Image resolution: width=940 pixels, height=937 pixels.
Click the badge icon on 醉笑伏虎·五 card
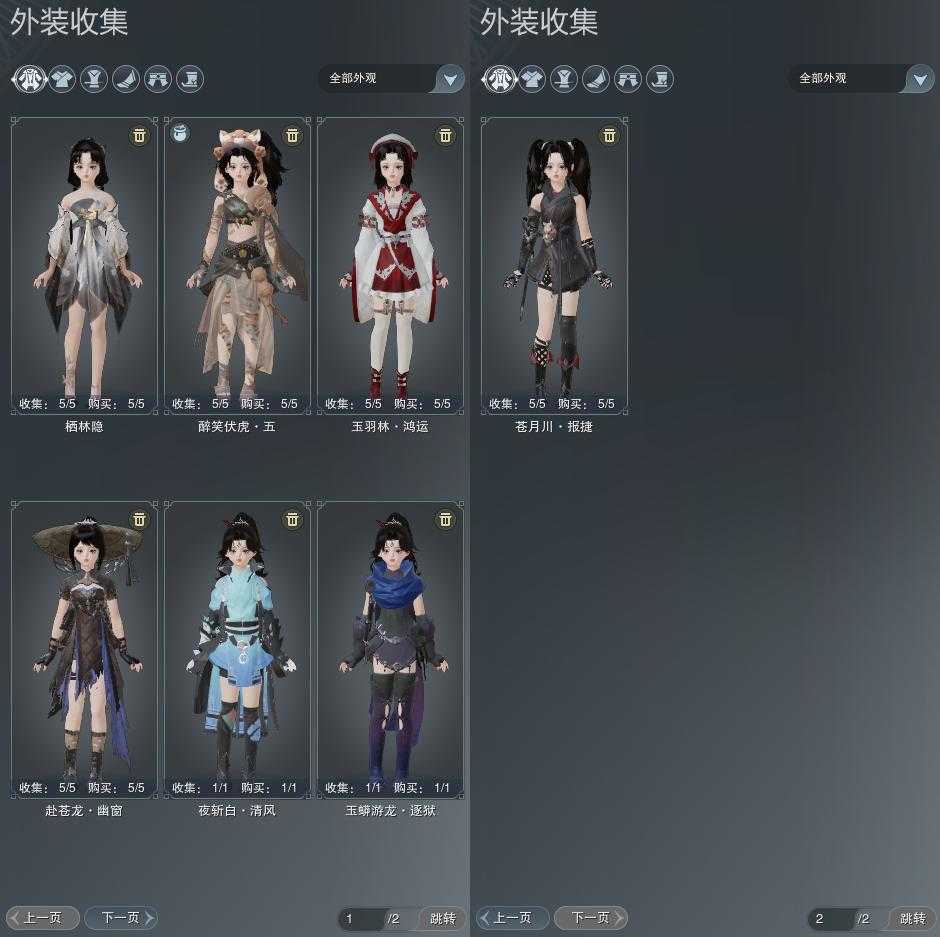click(x=180, y=133)
